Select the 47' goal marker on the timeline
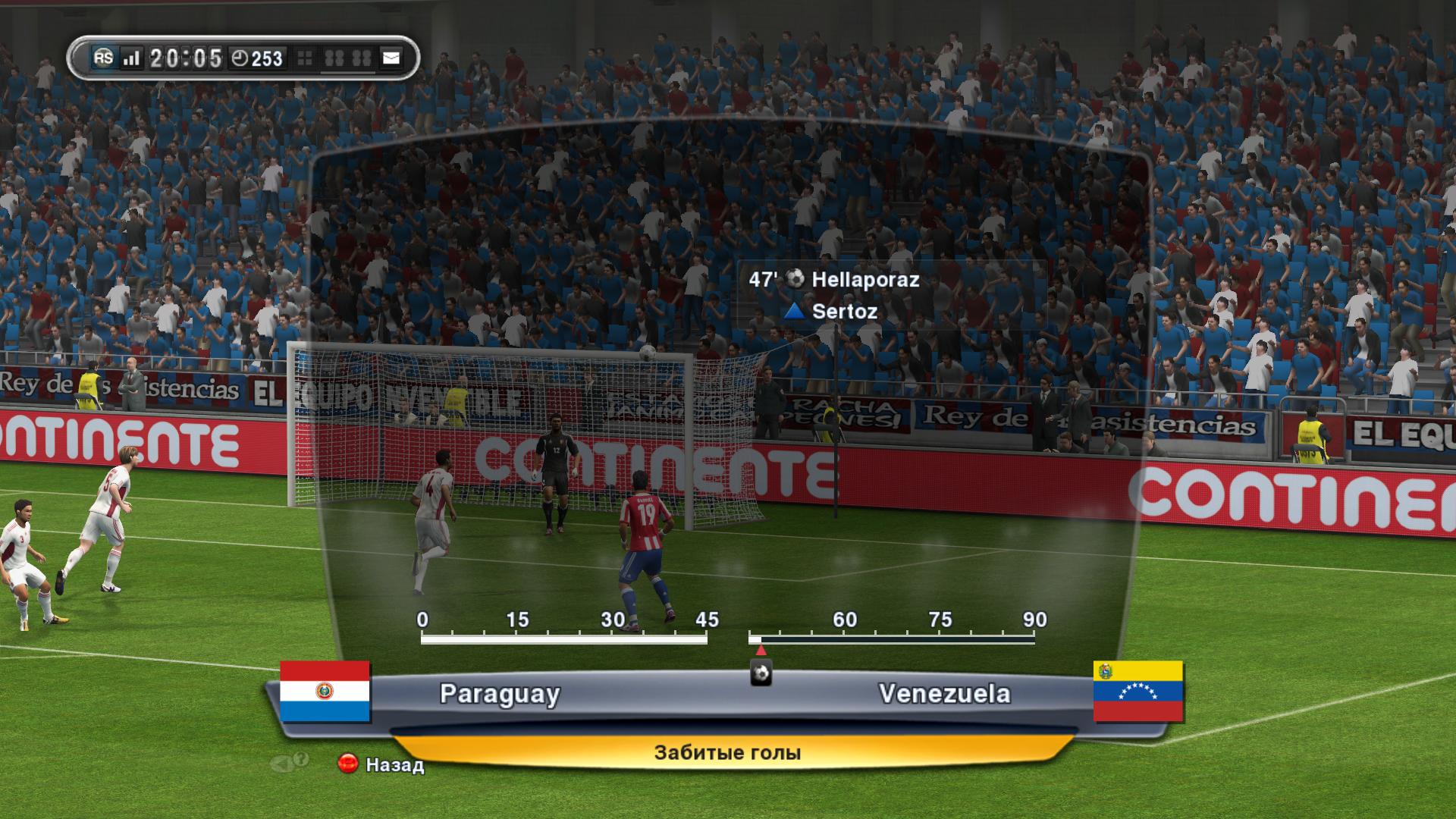This screenshot has height=819, width=1456. (x=761, y=673)
